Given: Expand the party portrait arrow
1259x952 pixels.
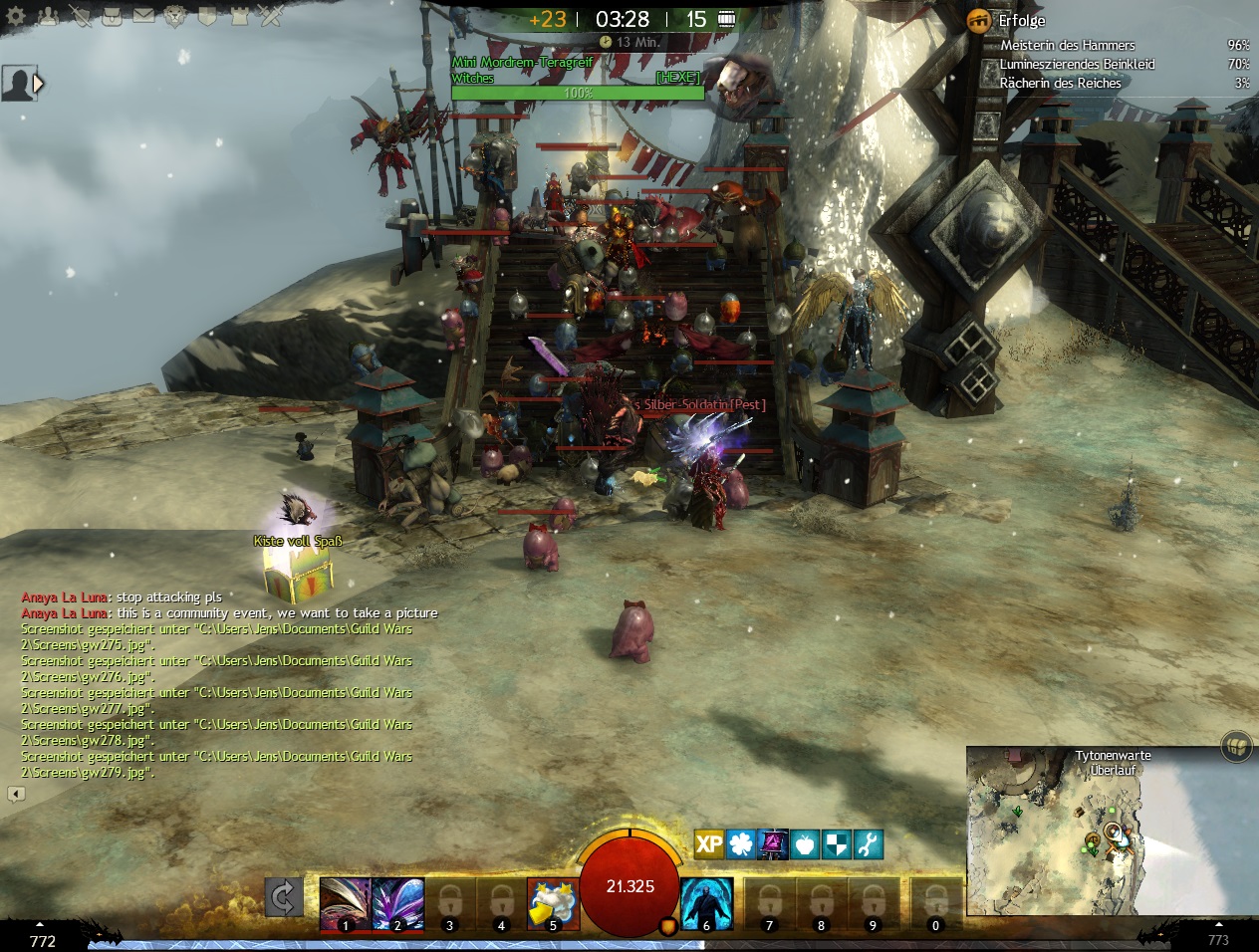Looking at the screenshot, I should click(39, 84).
